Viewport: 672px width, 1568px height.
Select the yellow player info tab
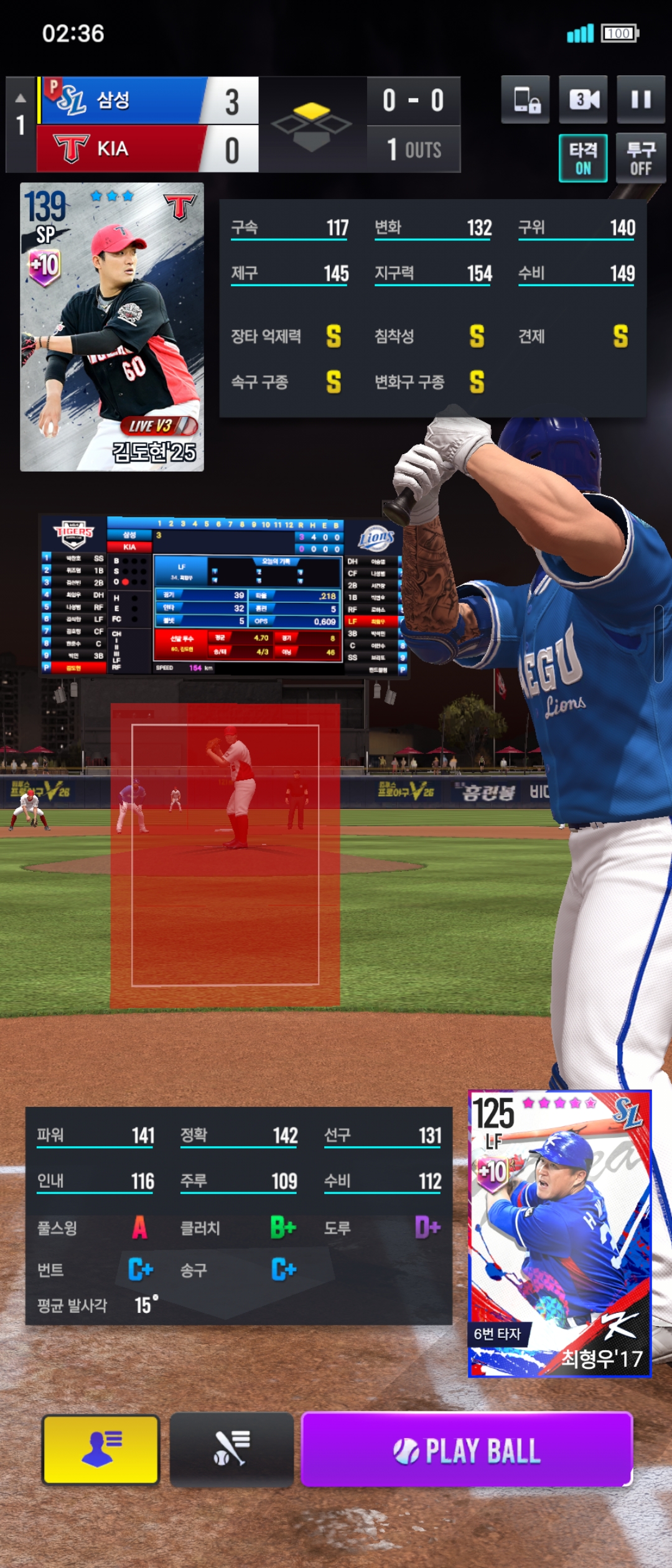(x=101, y=1450)
